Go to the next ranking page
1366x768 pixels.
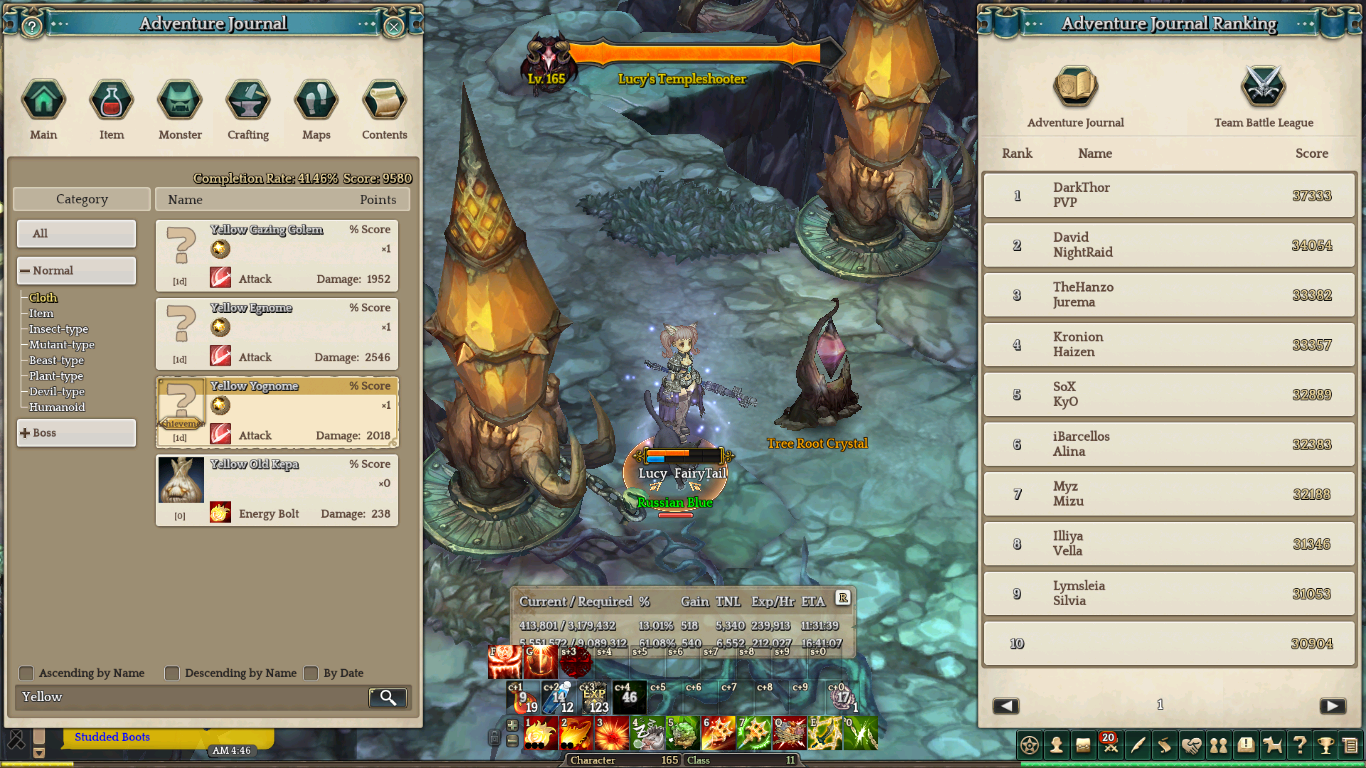pos(1332,706)
